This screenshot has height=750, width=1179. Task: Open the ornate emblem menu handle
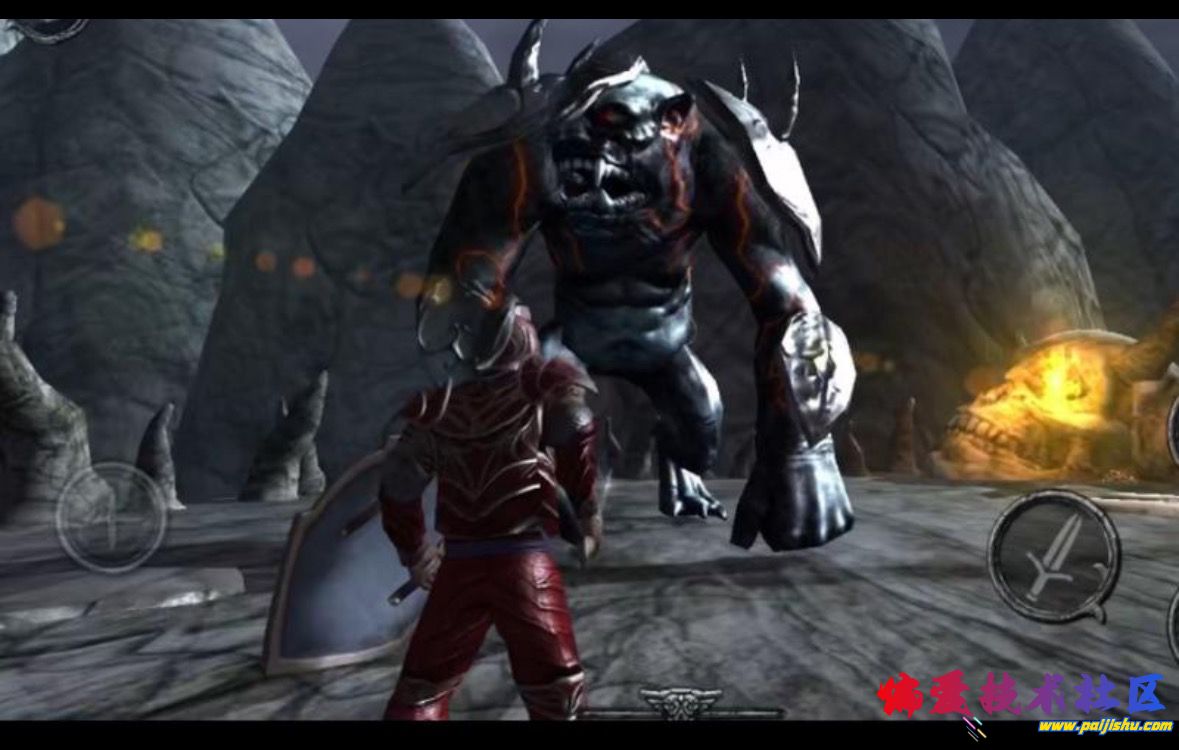(681, 703)
